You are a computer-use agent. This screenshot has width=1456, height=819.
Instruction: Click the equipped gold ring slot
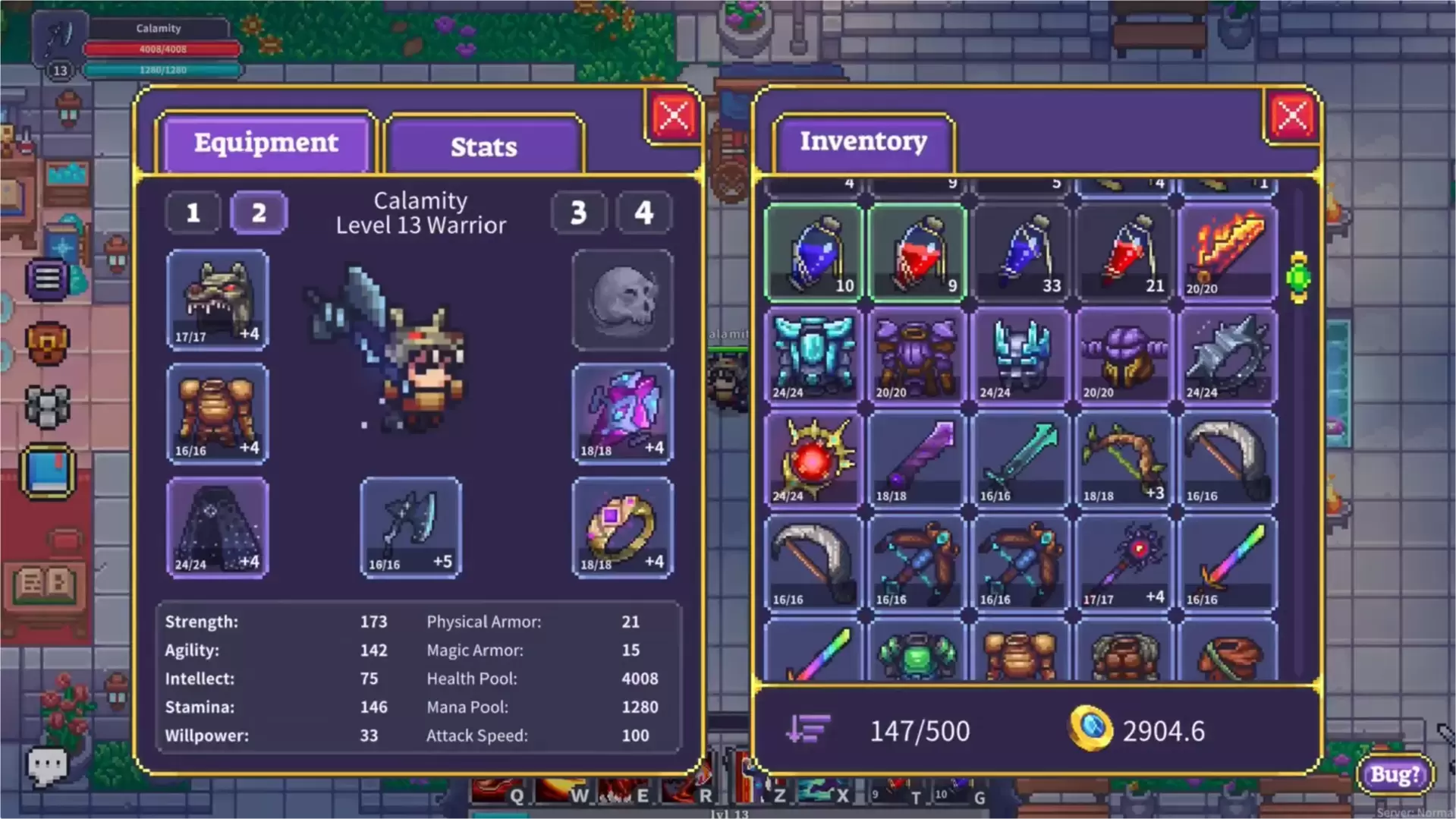pyautogui.click(x=622, y=528)
